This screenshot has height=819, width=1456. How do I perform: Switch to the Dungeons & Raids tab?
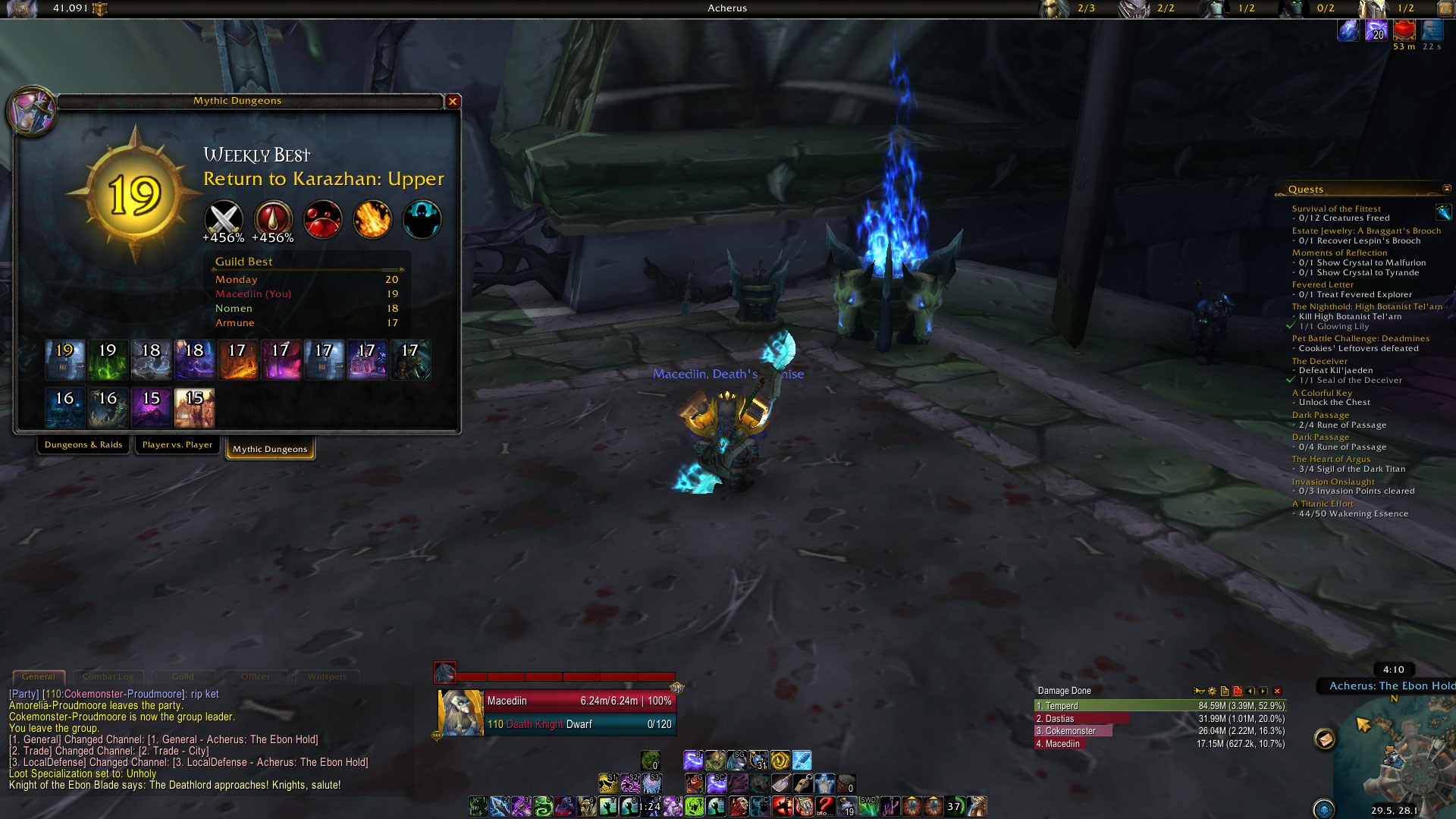click(83, 445)
